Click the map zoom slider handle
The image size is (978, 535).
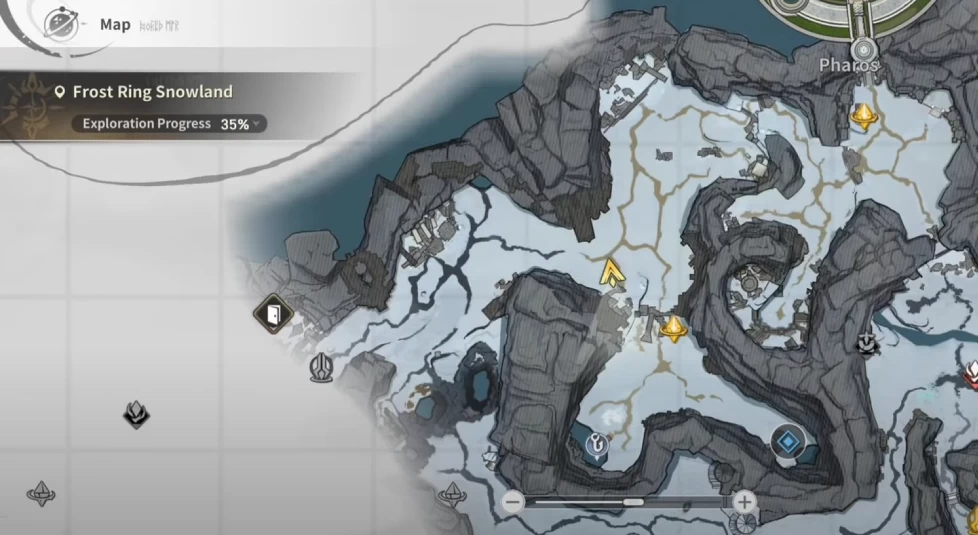pos(633,502)
